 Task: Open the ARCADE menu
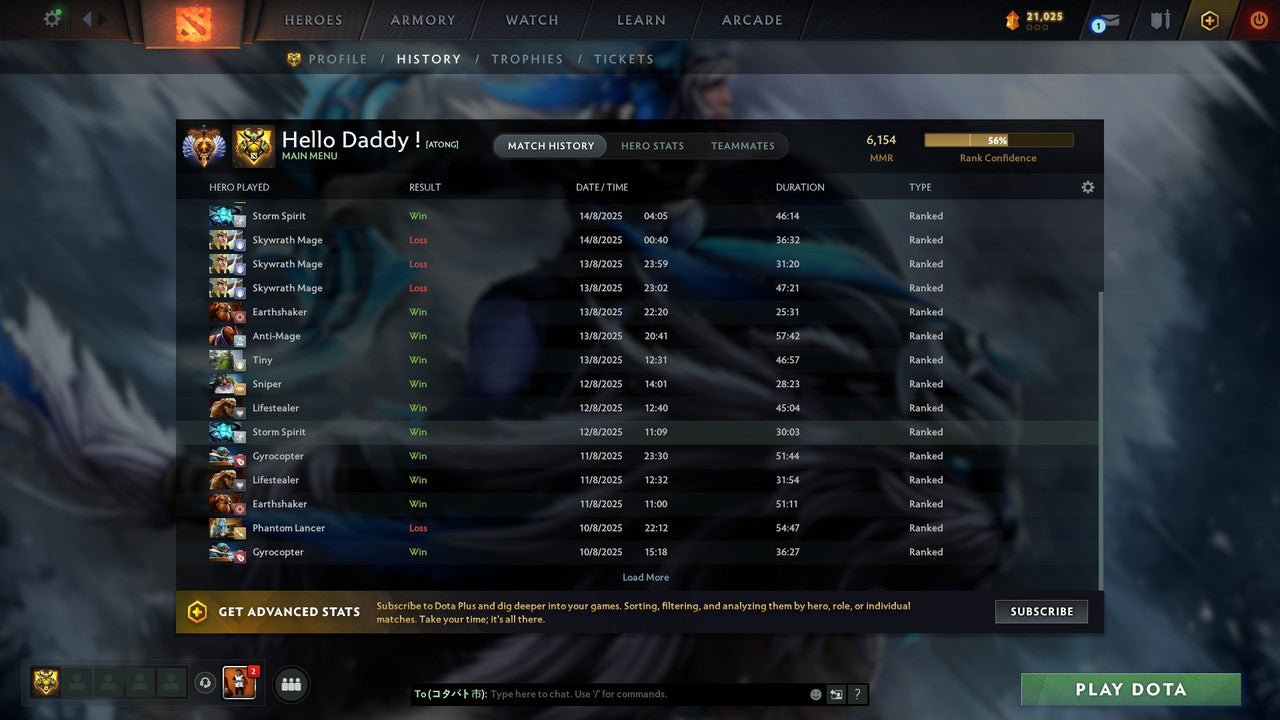pyautogui.click(x=751, y=19)
